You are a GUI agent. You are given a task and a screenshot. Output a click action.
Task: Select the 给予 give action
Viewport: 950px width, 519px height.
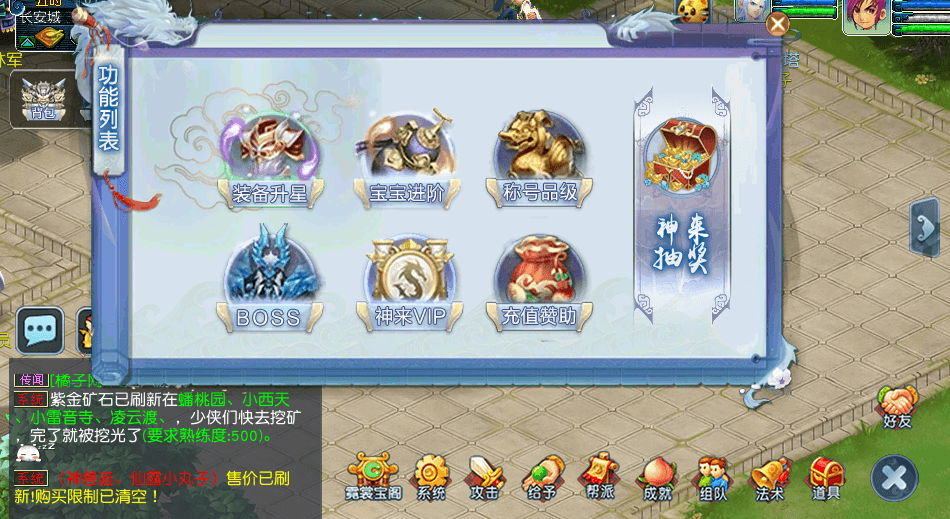point(543,477)
